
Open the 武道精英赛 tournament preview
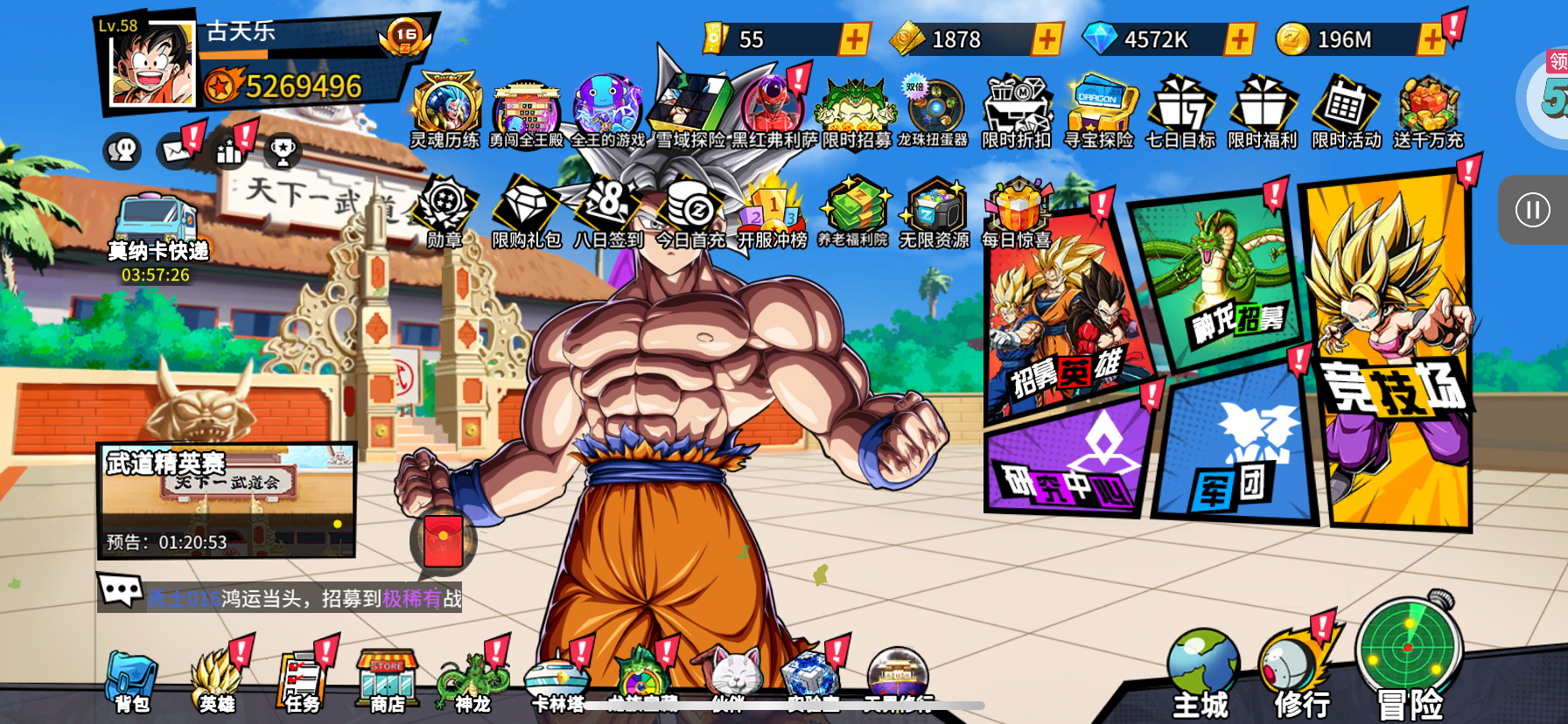227,500
